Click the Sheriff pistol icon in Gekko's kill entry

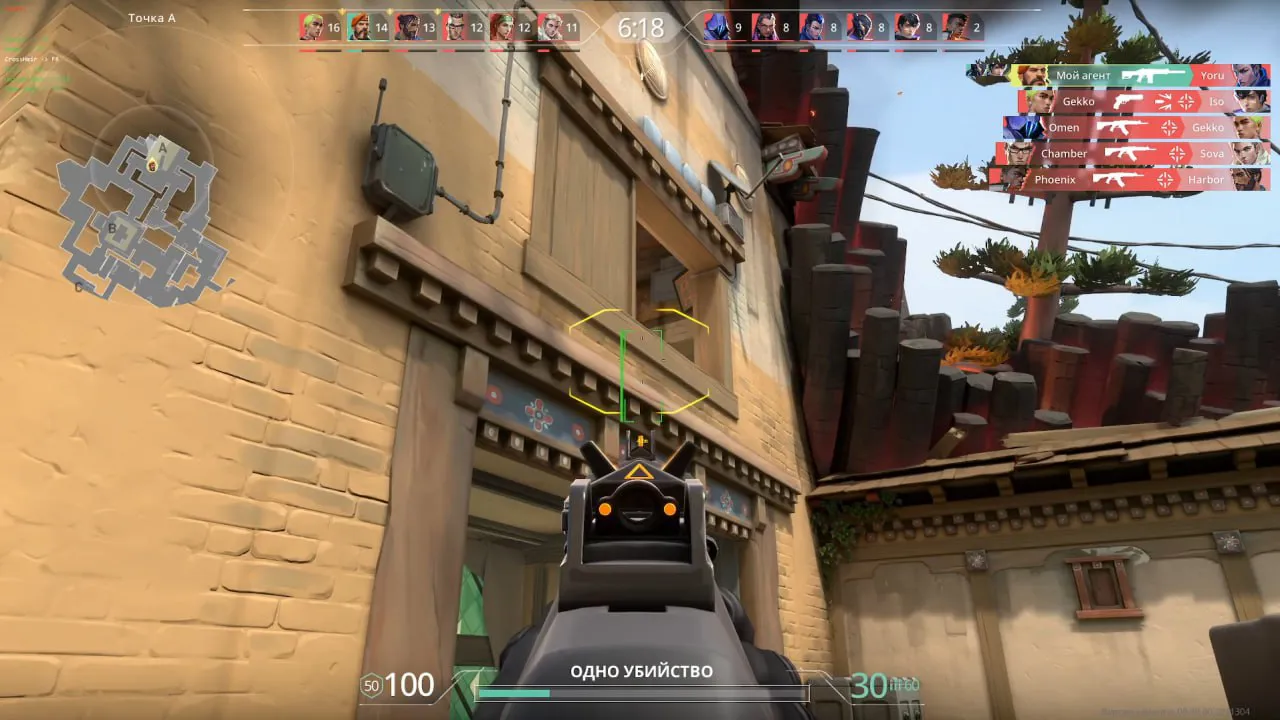coord(1127,102)
